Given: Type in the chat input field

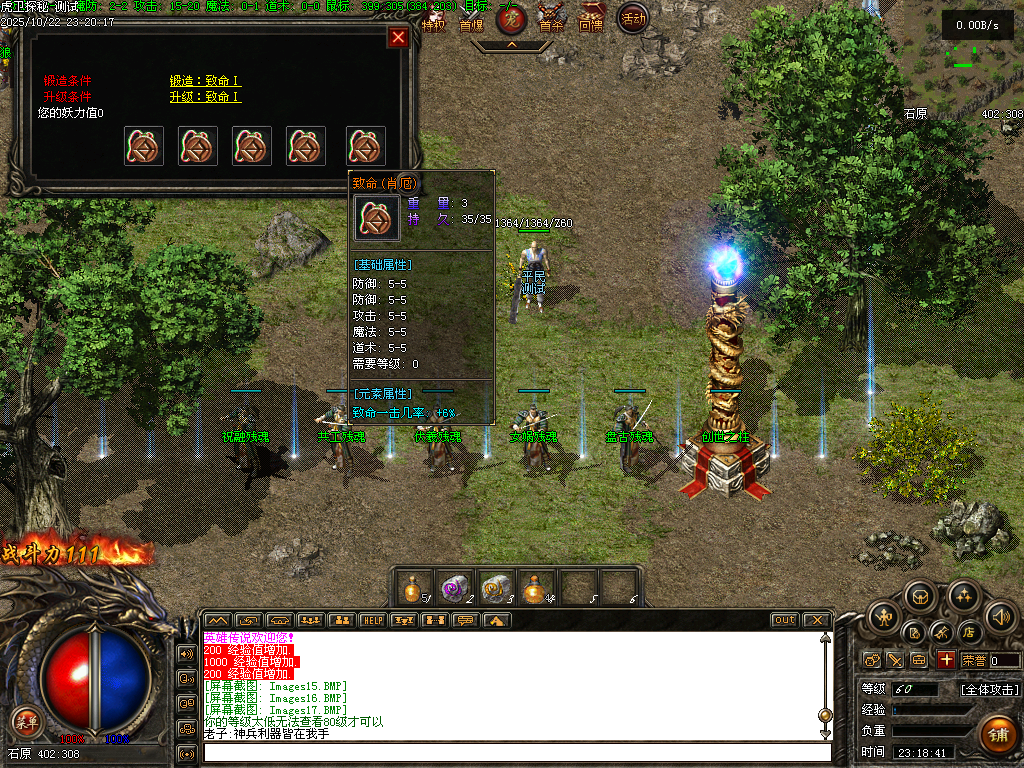Looking at the screenshot, I should [x=516, y=752].
